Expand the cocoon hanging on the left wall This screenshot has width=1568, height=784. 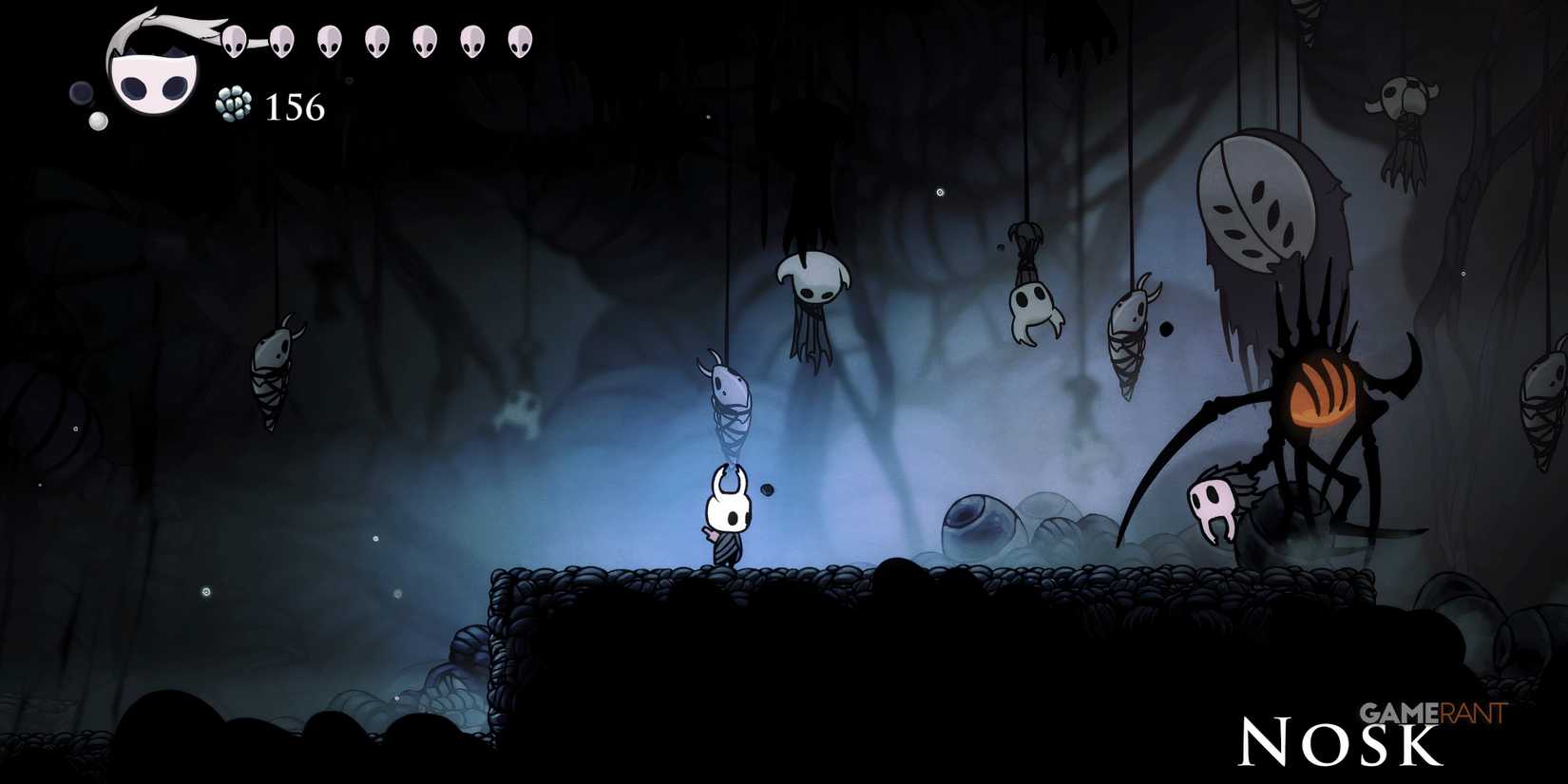click(x=273, y=371)
